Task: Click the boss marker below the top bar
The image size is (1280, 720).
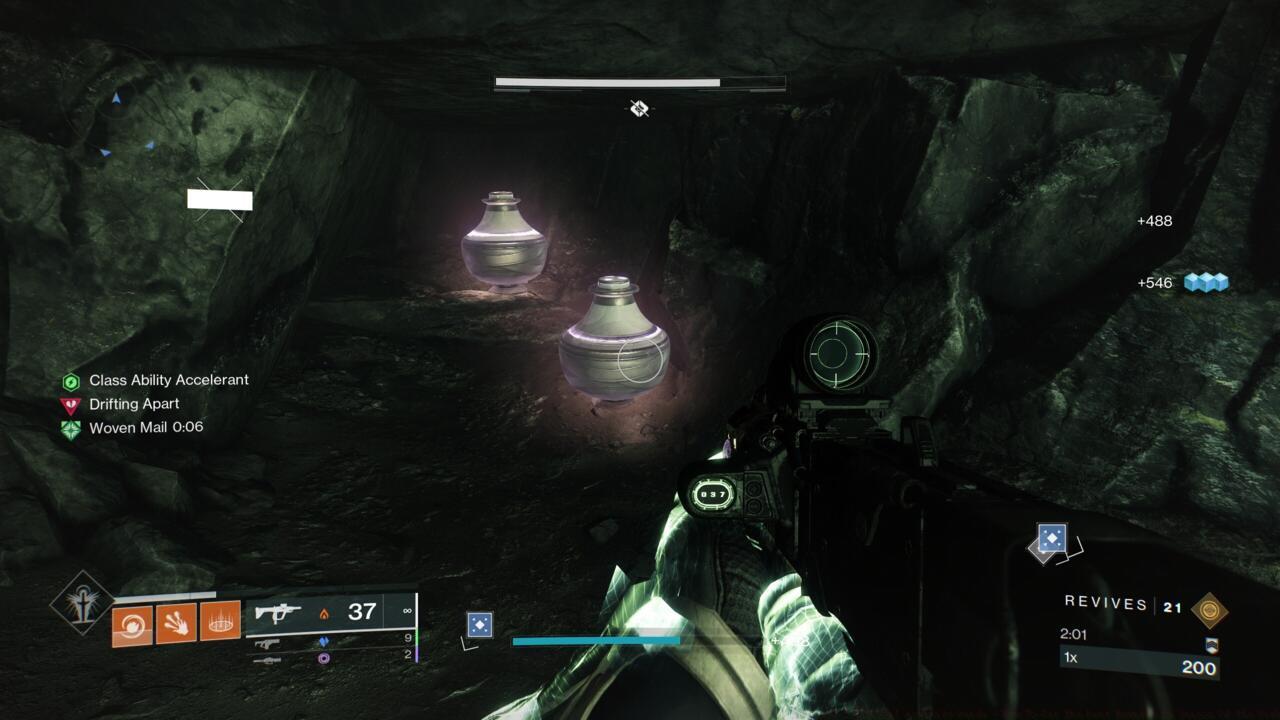Action: click(640, 108)
